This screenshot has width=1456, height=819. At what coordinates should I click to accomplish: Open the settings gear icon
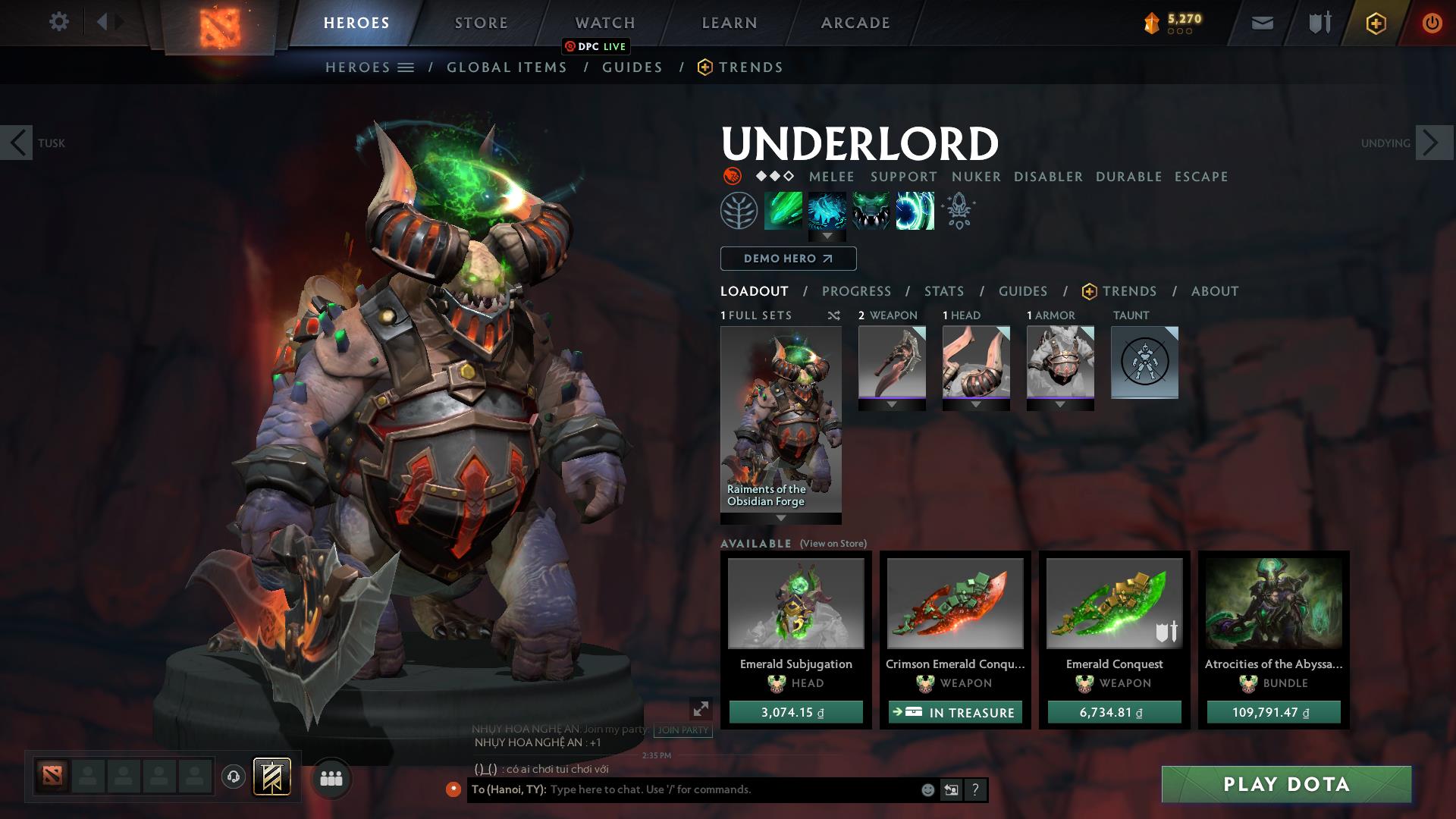click(59, 22)
